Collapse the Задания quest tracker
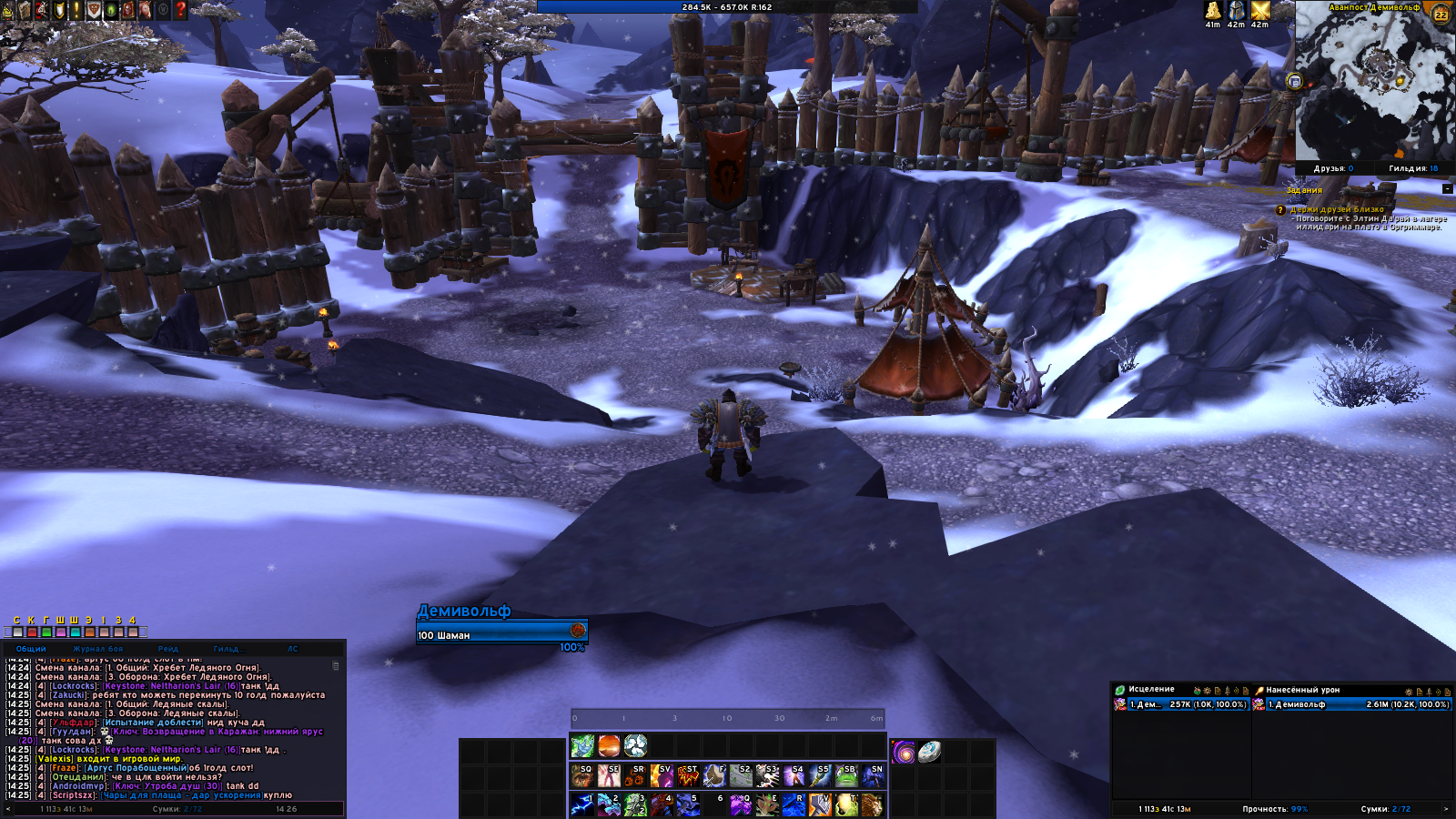 point(1447,189)
